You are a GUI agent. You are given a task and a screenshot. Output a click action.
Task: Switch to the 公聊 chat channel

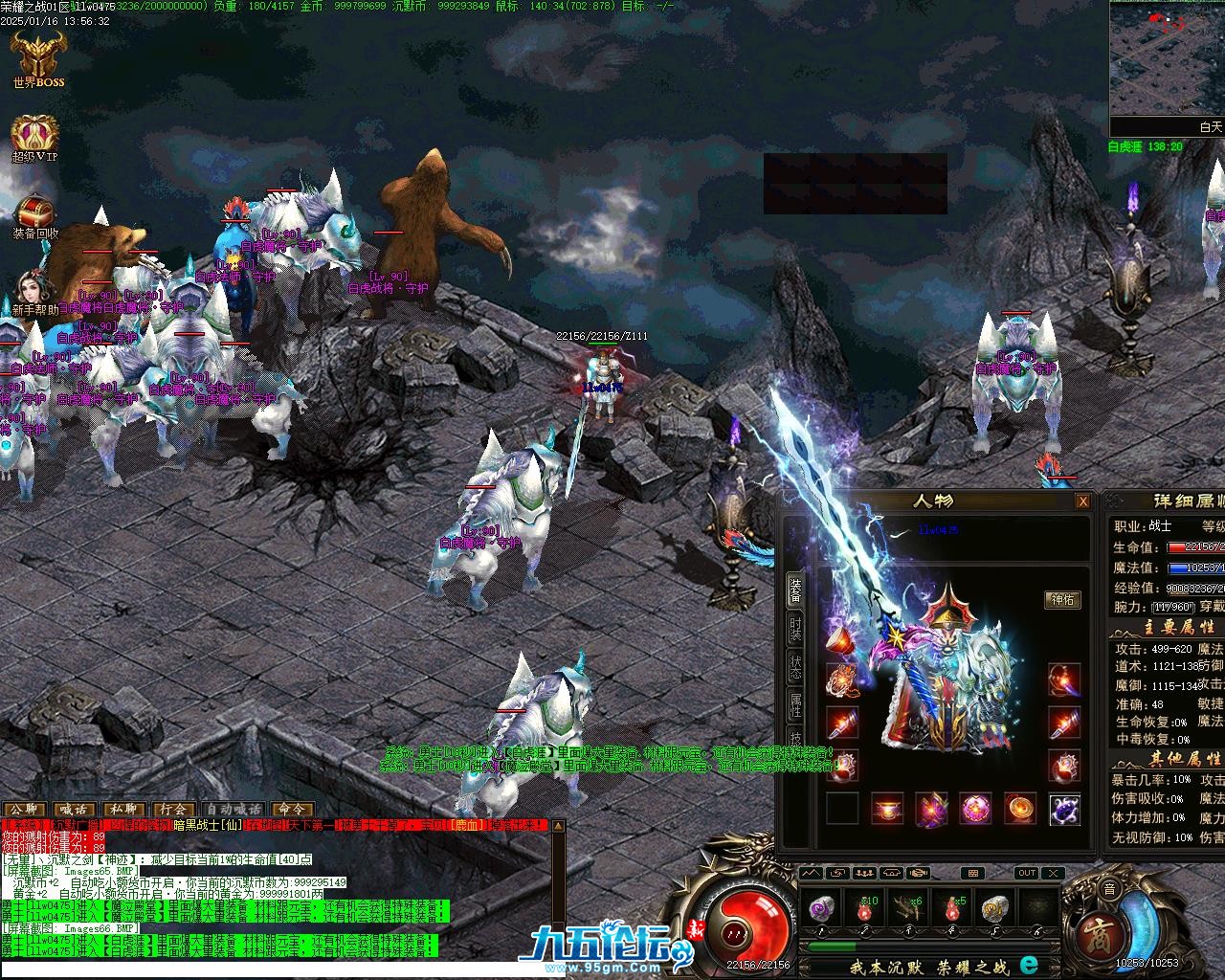[24, 810]
